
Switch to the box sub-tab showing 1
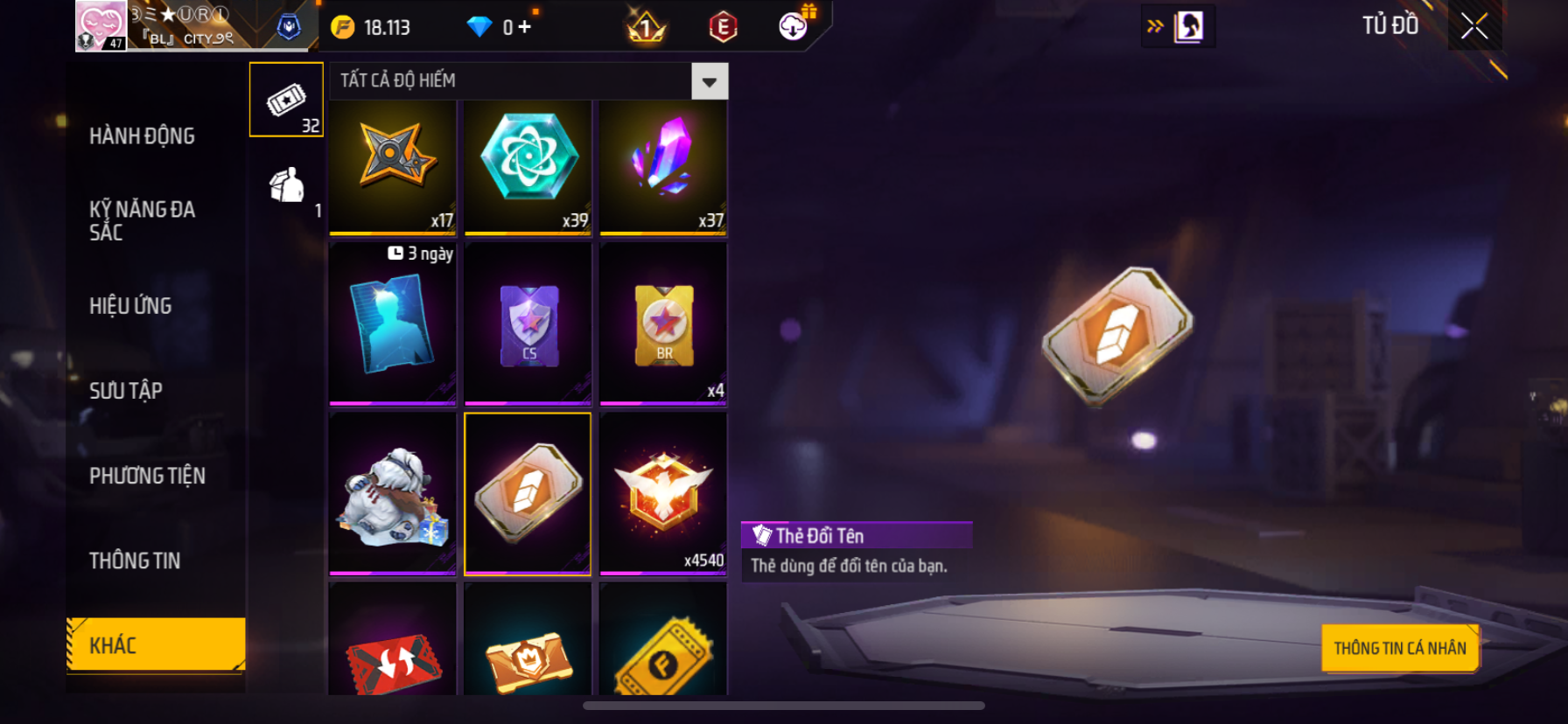[286, 185]
